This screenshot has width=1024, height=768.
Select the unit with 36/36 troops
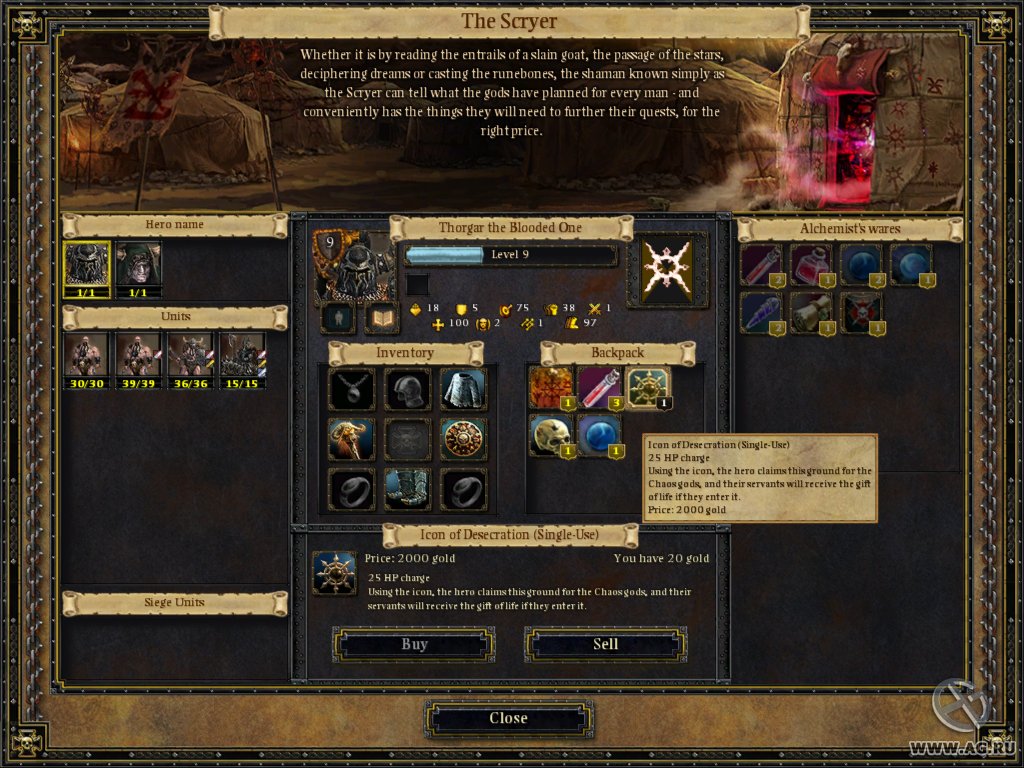tap(190, 357)
